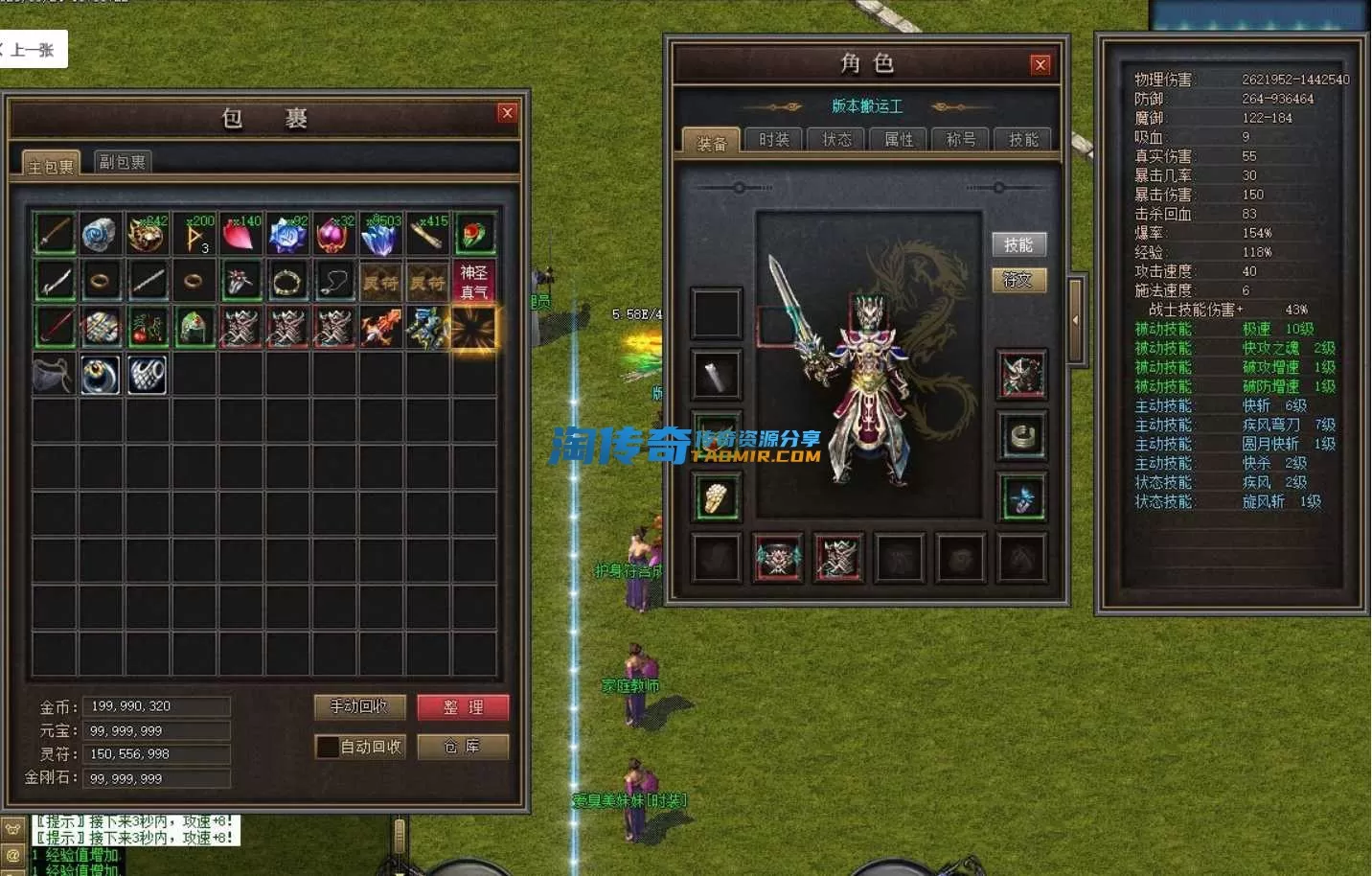
Task: Open the 仓库 warehouse
Action: 463,747
